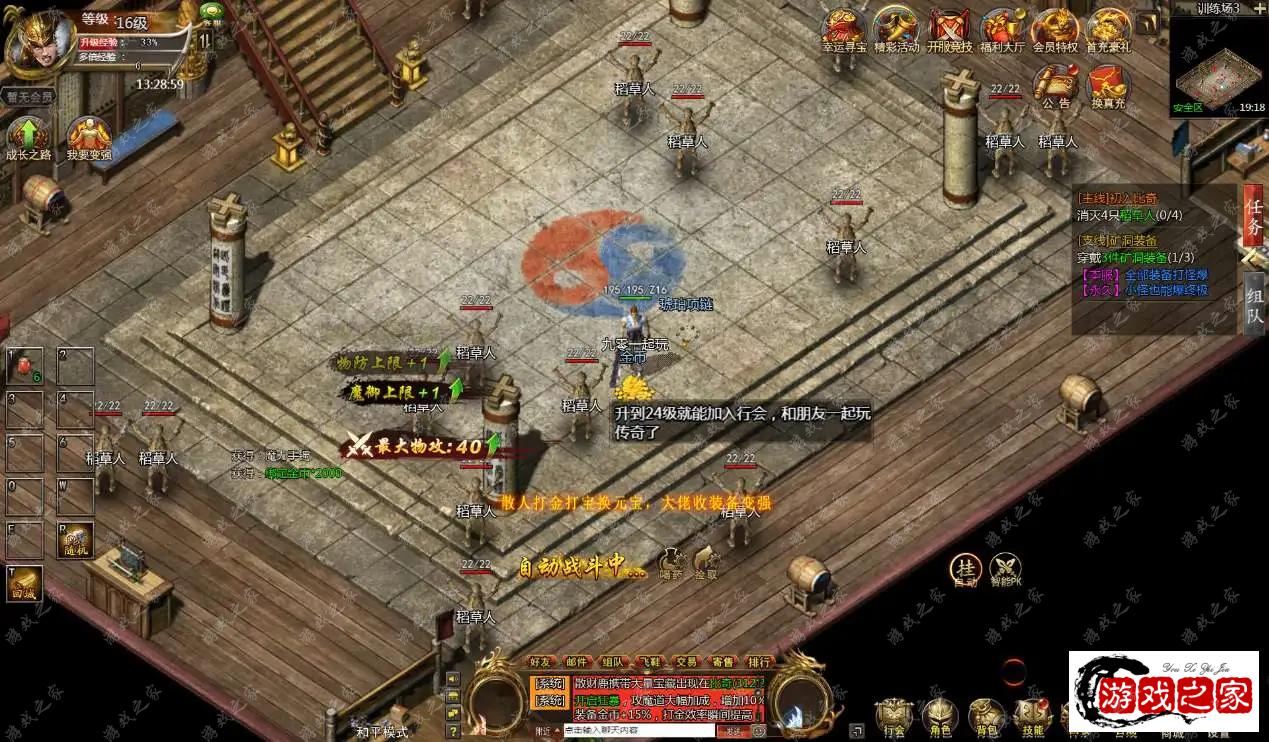The height and width of the screenshot is (742, 1269).
Task: Open the 背包 backpack
Action: tap(986, 716)
